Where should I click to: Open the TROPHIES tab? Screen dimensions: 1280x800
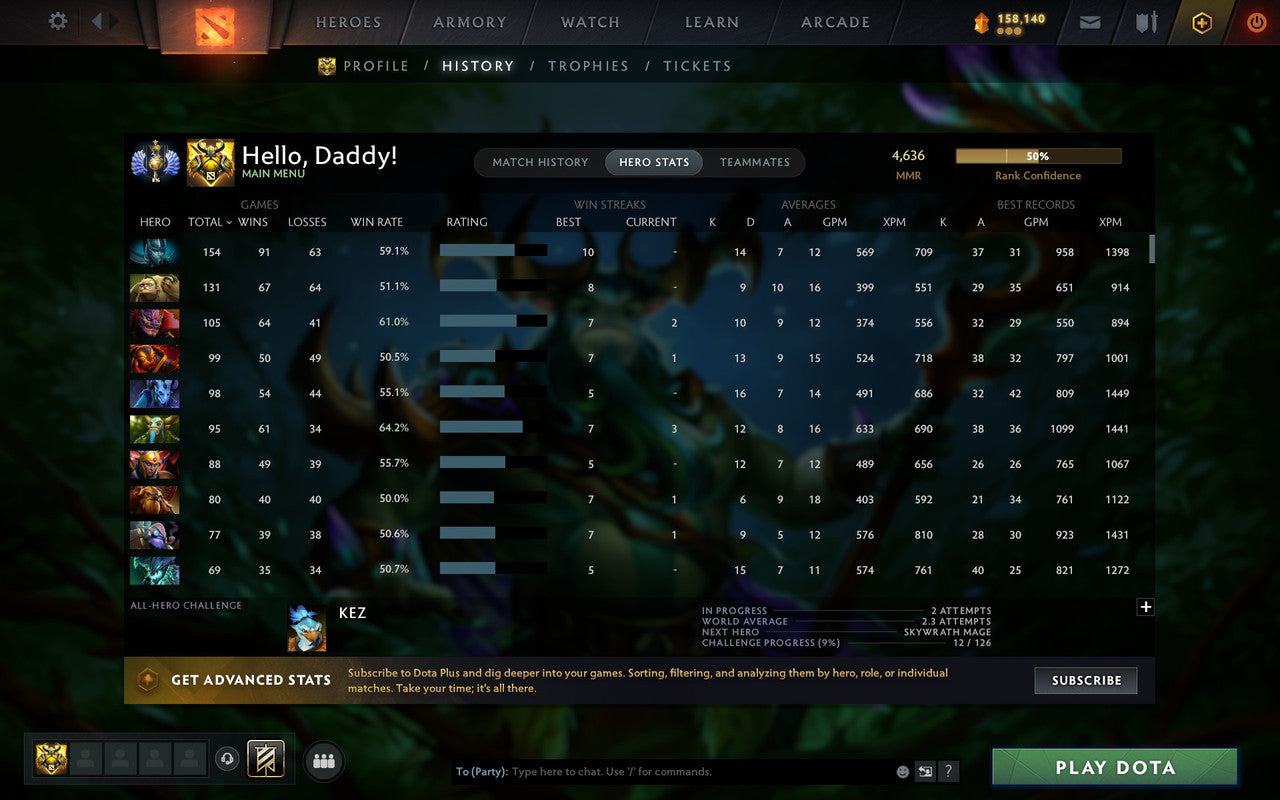(x=588, y=65)
